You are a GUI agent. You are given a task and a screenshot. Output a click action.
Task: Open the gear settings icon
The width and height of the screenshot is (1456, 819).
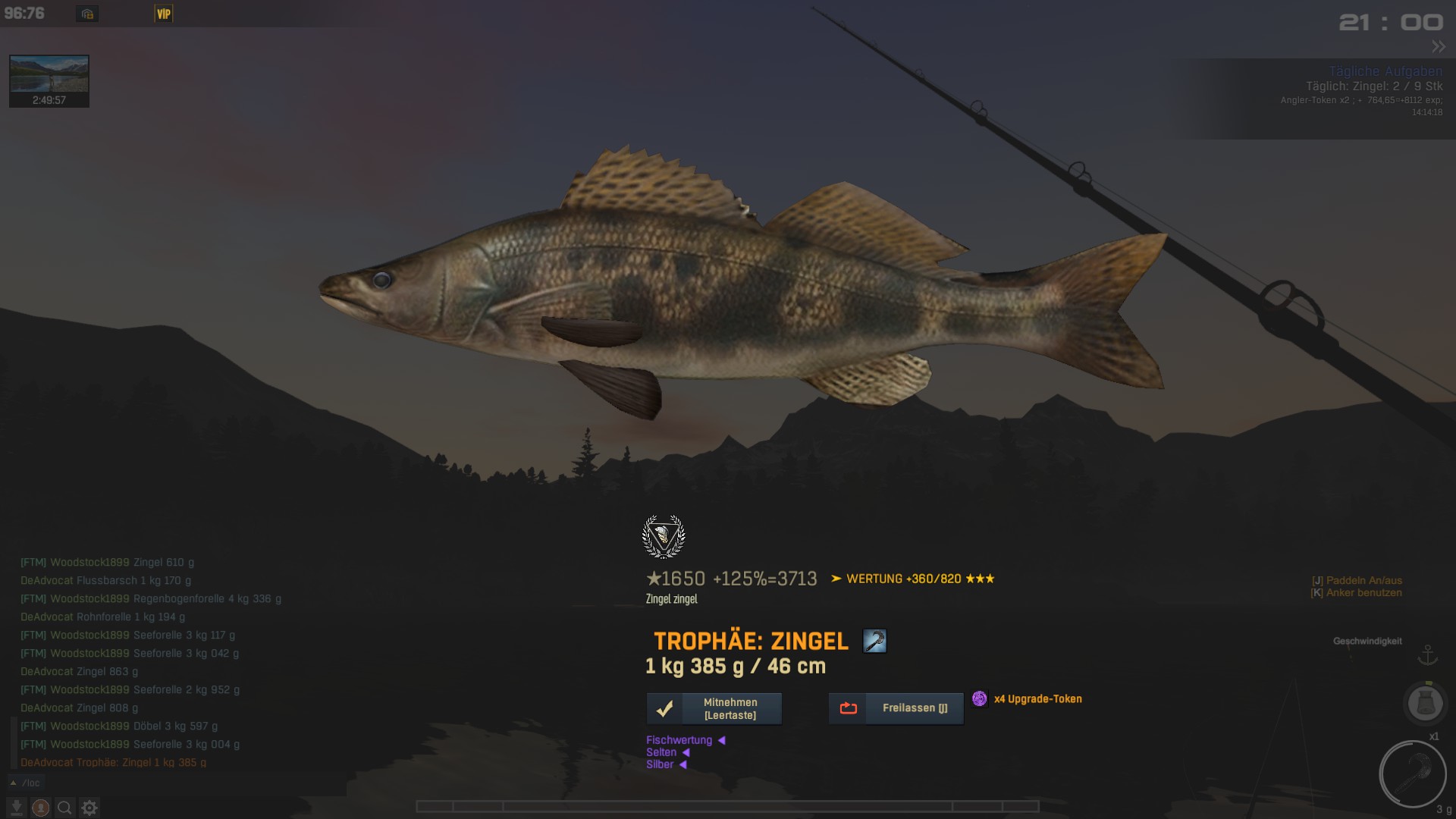[x=89, y=808]
